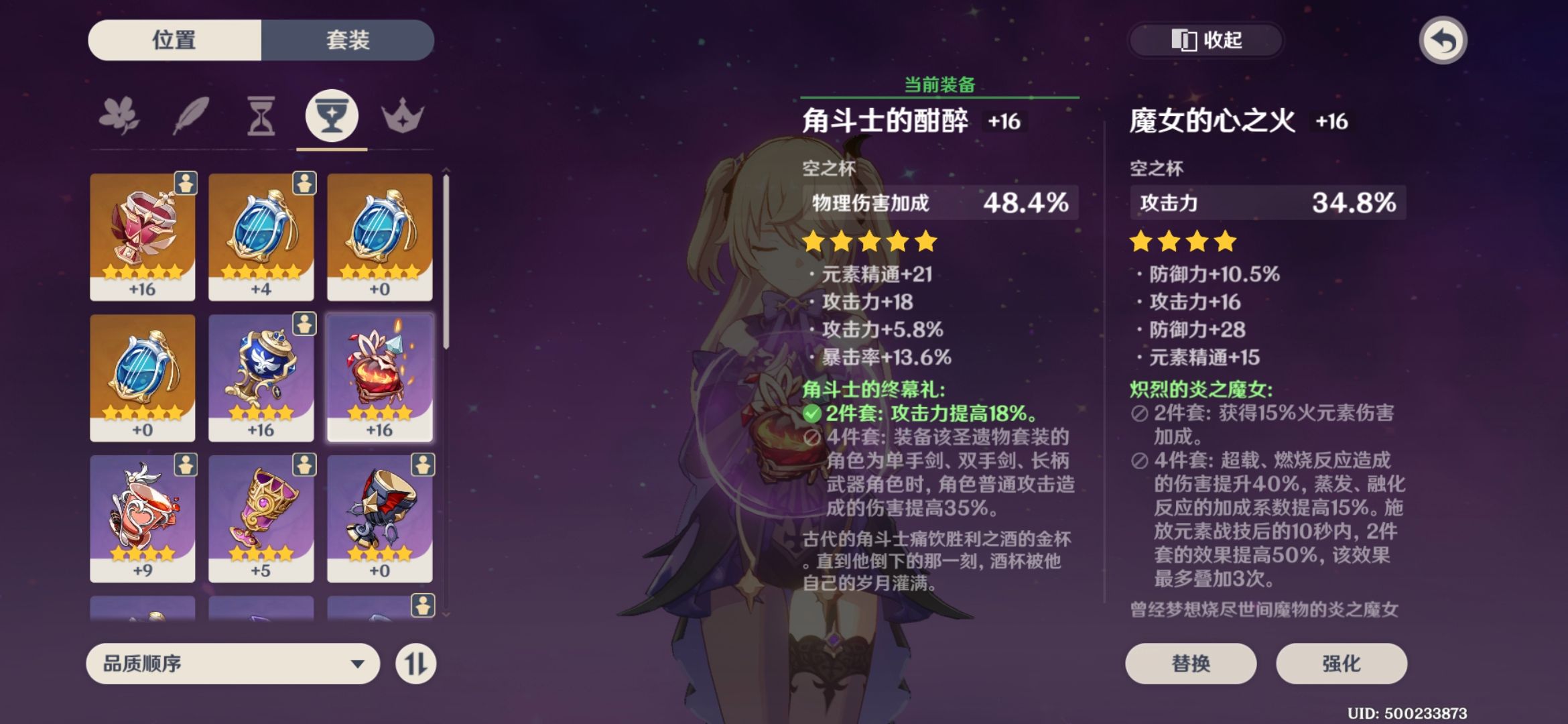The width and height of the screenshot is (1568, 724).
Task: Toggle the sort order arrows
Action: [x=415, y=663]
